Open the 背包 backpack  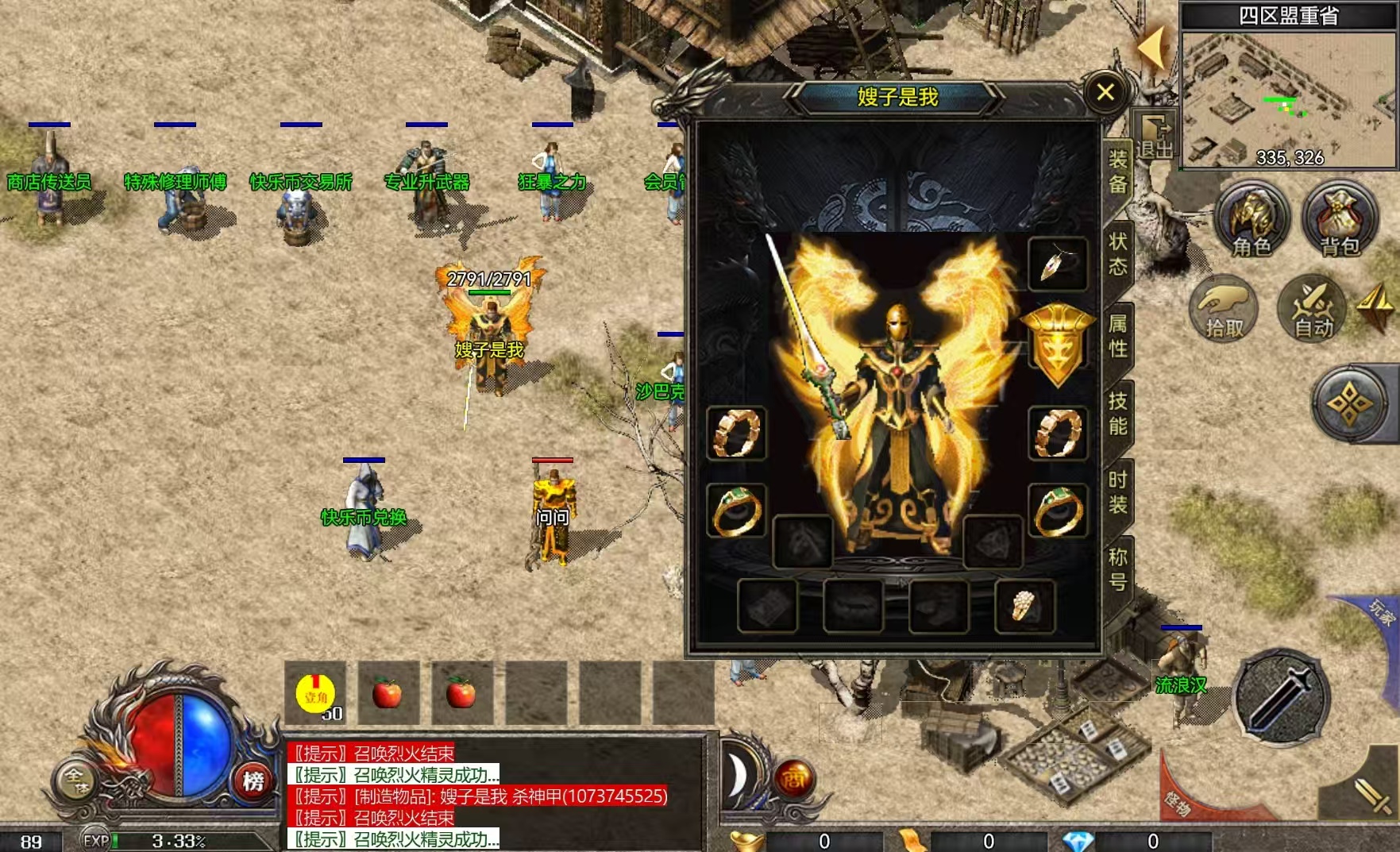[x=1340, y=220]
